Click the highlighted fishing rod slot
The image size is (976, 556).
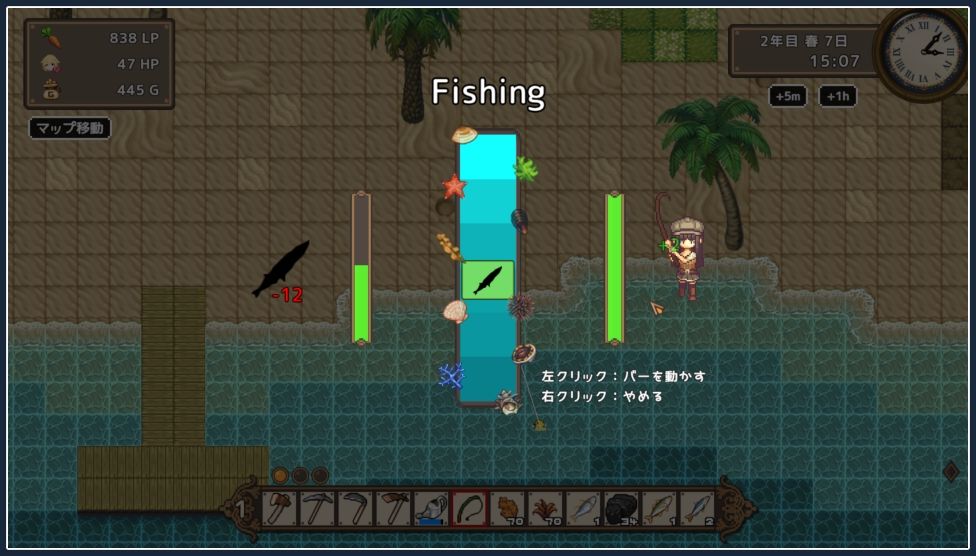click(469, 509)
